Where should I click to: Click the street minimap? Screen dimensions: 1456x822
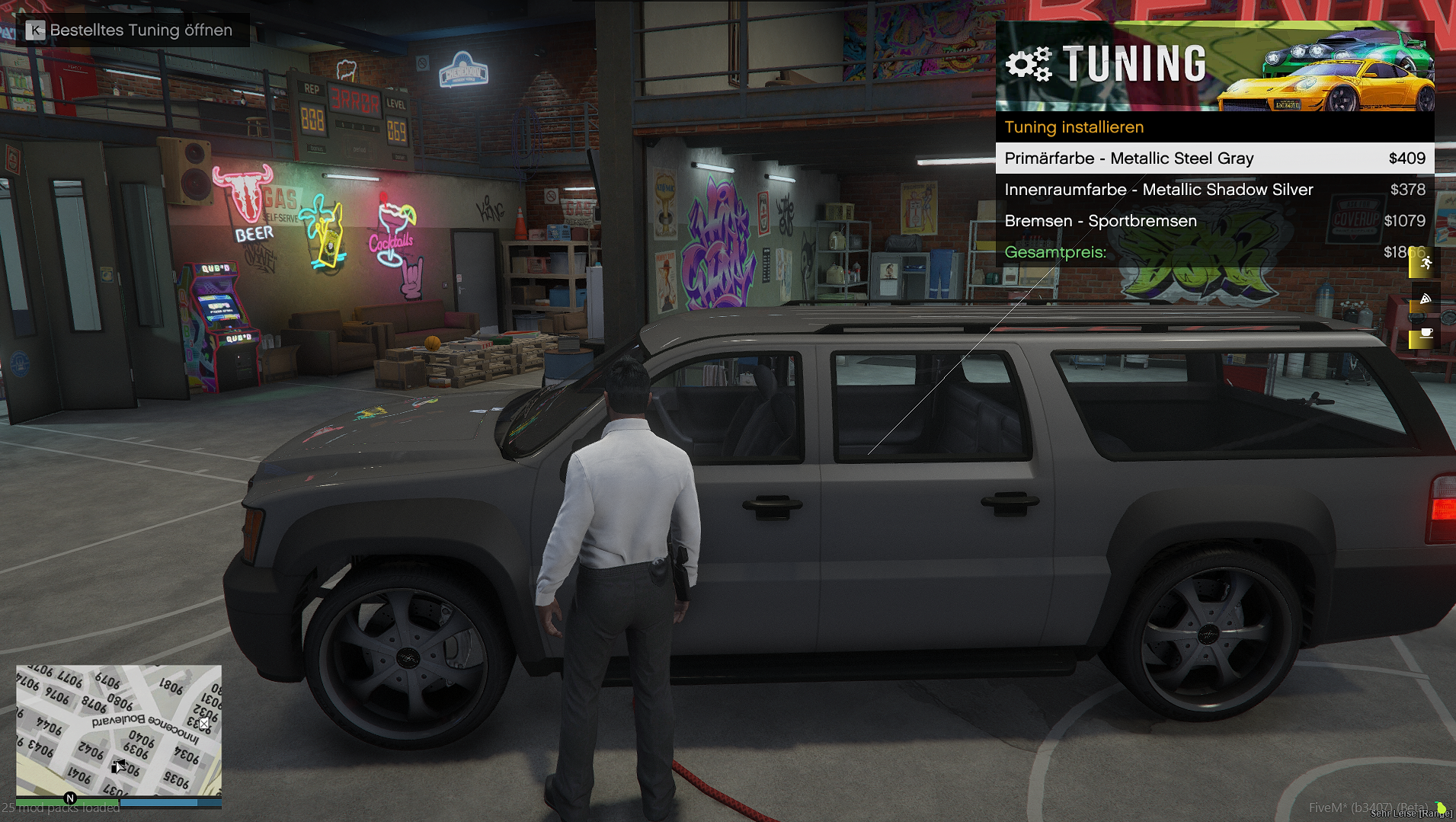pos(119,731)
